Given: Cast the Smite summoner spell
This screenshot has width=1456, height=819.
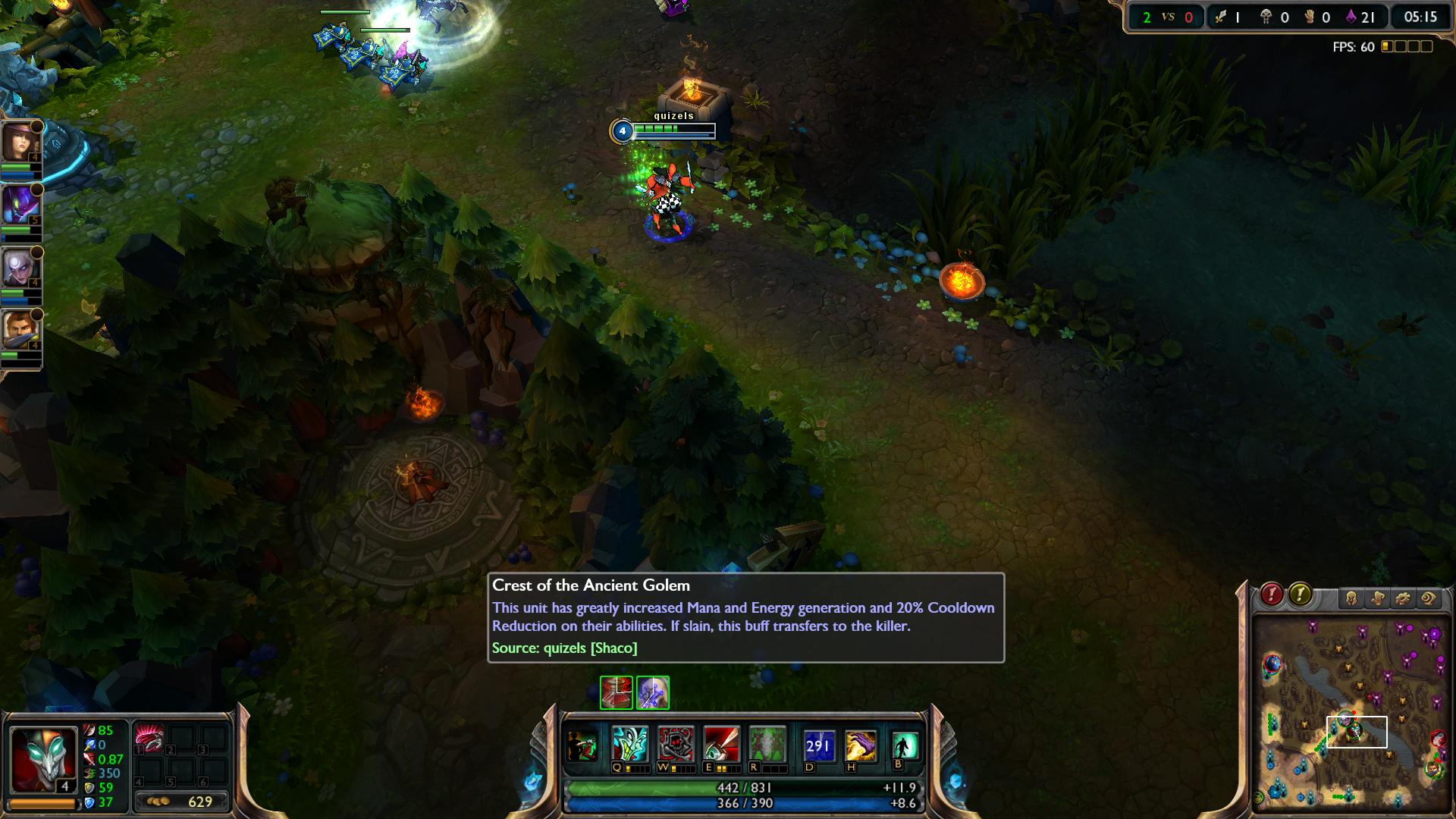Looking at the screenshot, I should point(861,746).
